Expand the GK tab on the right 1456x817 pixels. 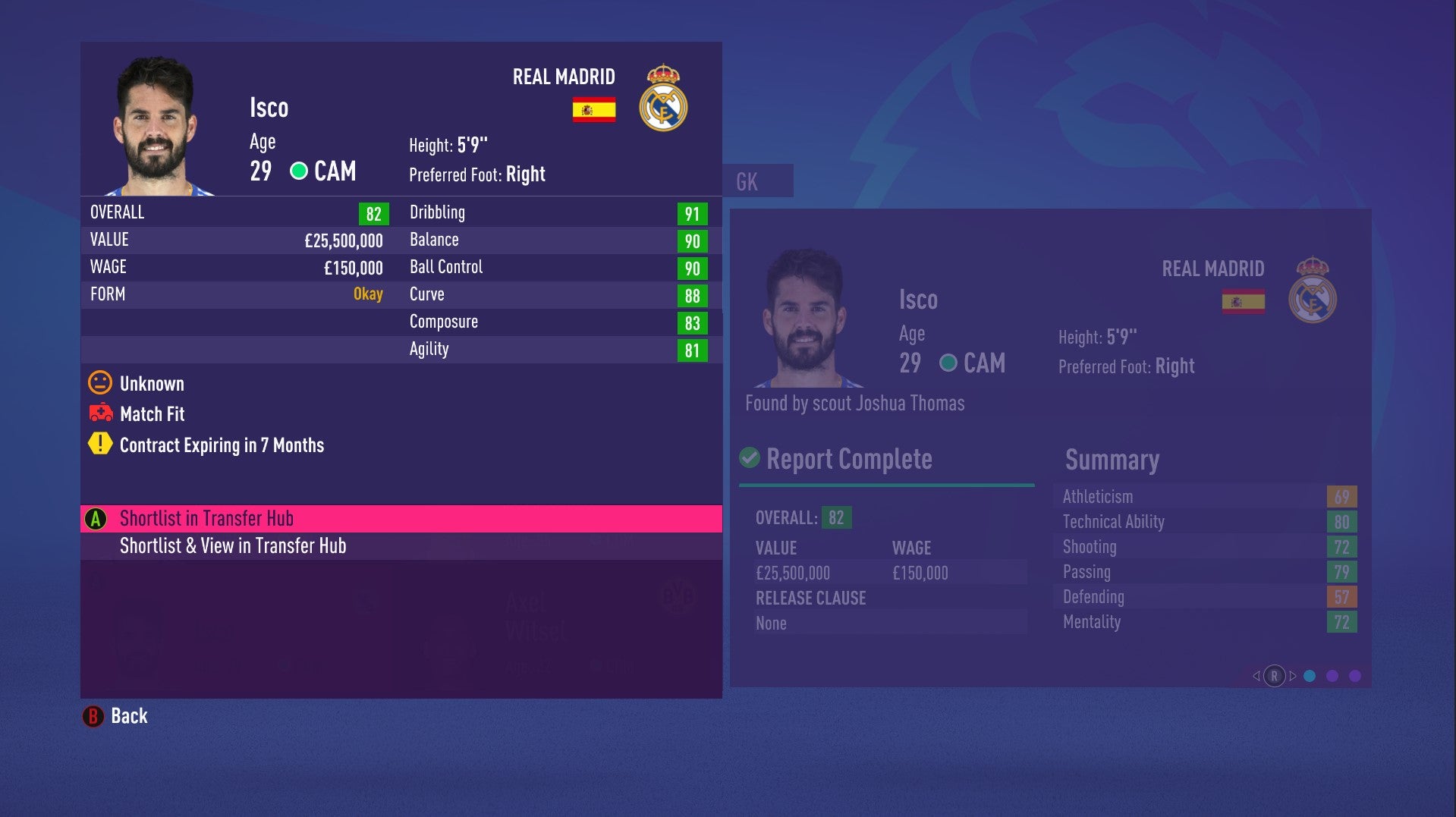pyautogui.click(x=747, y=181)
